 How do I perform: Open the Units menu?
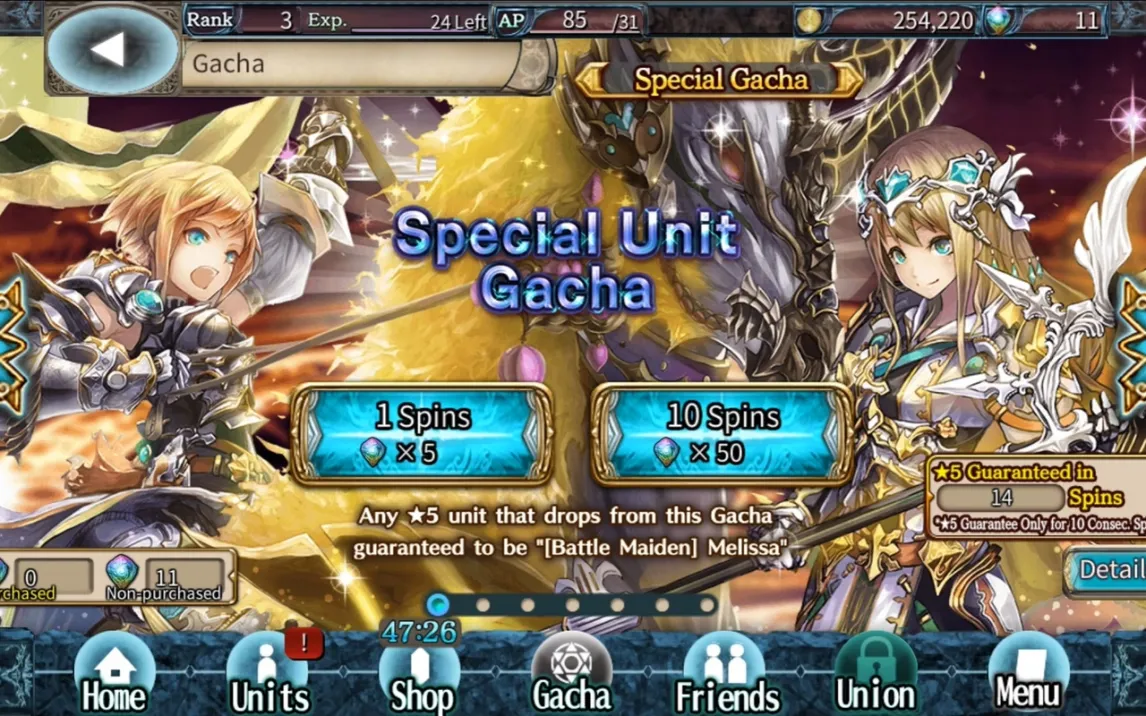point(269,675)
